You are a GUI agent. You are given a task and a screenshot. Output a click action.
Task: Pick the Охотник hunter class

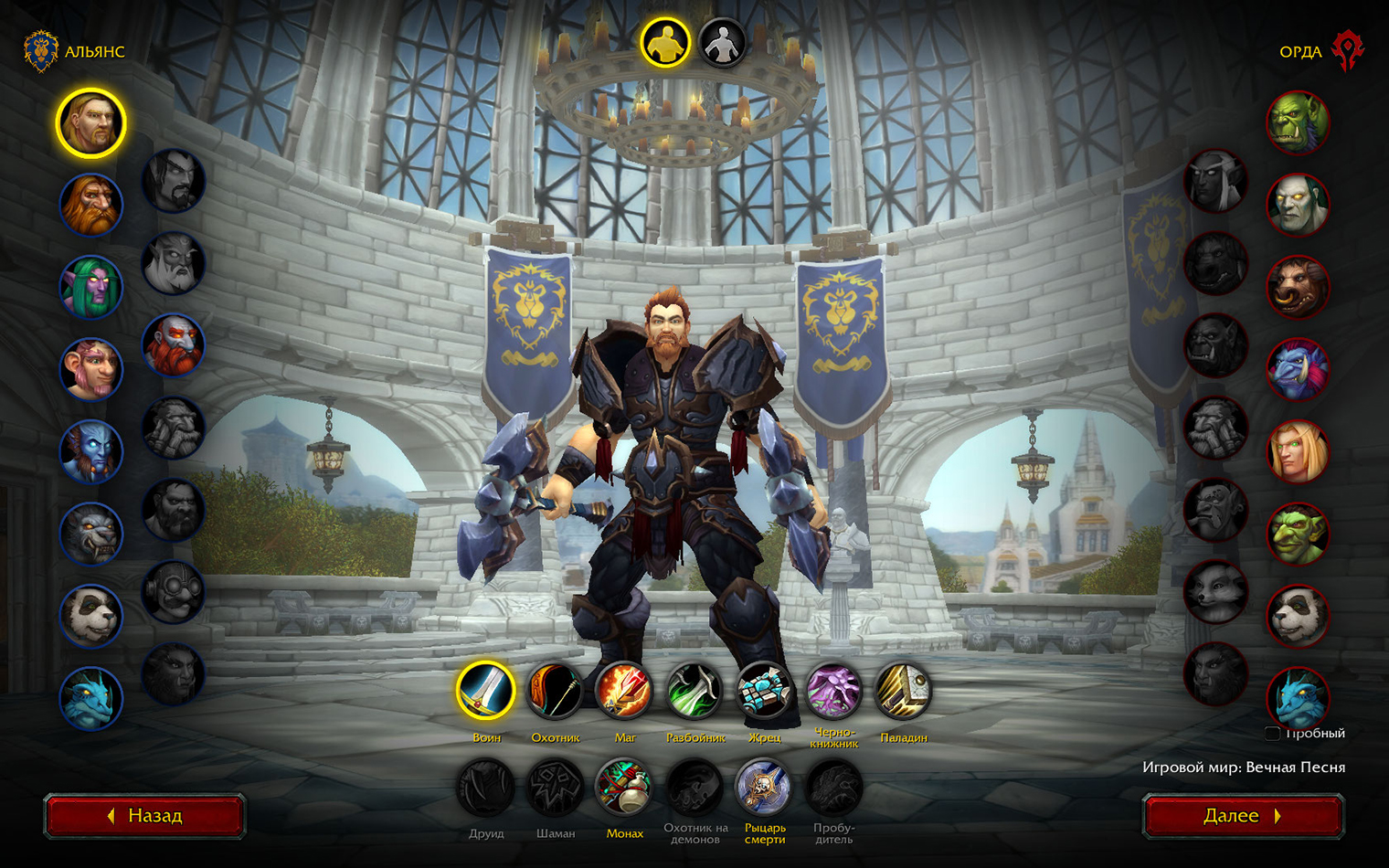(556, 691)
